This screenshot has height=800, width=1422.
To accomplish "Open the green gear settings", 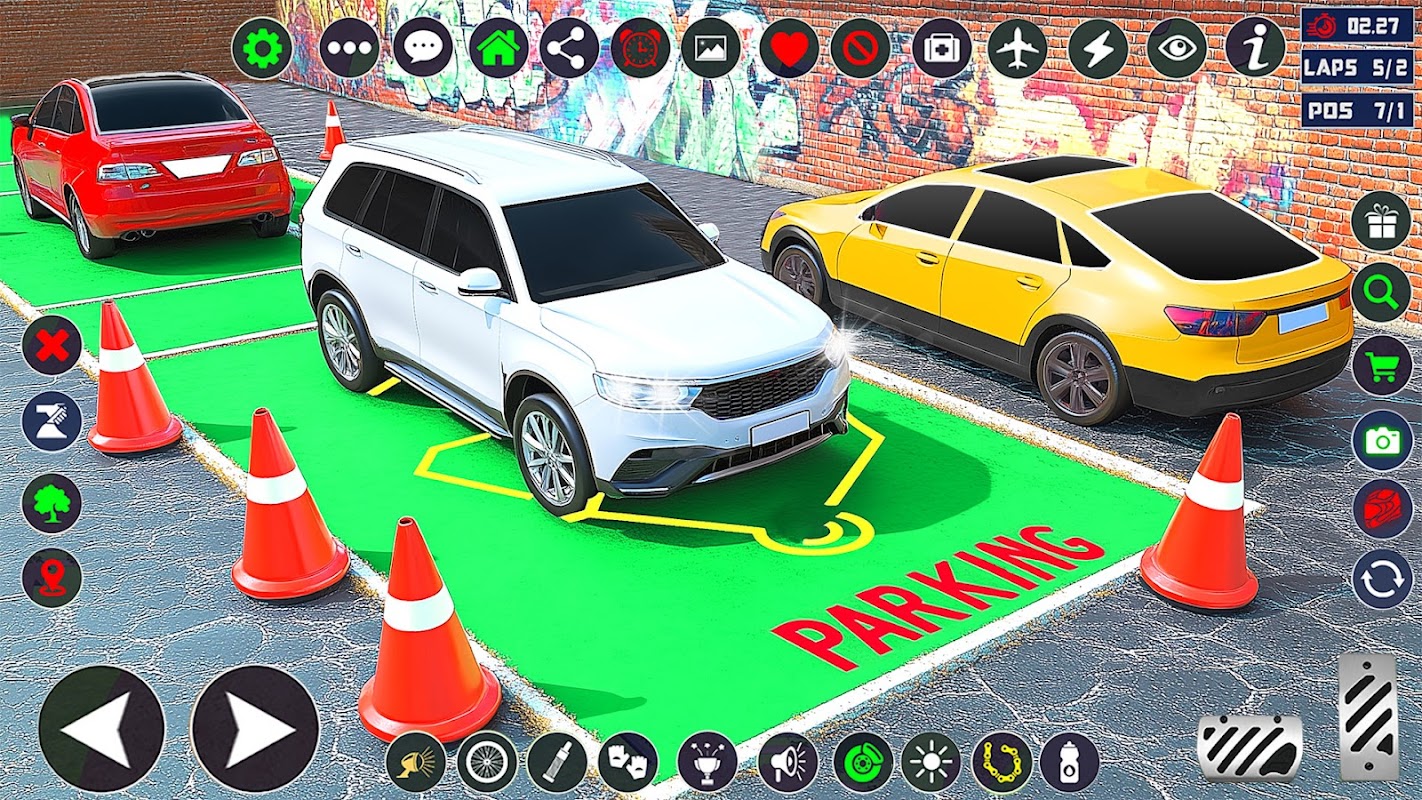I will (262, 49).
